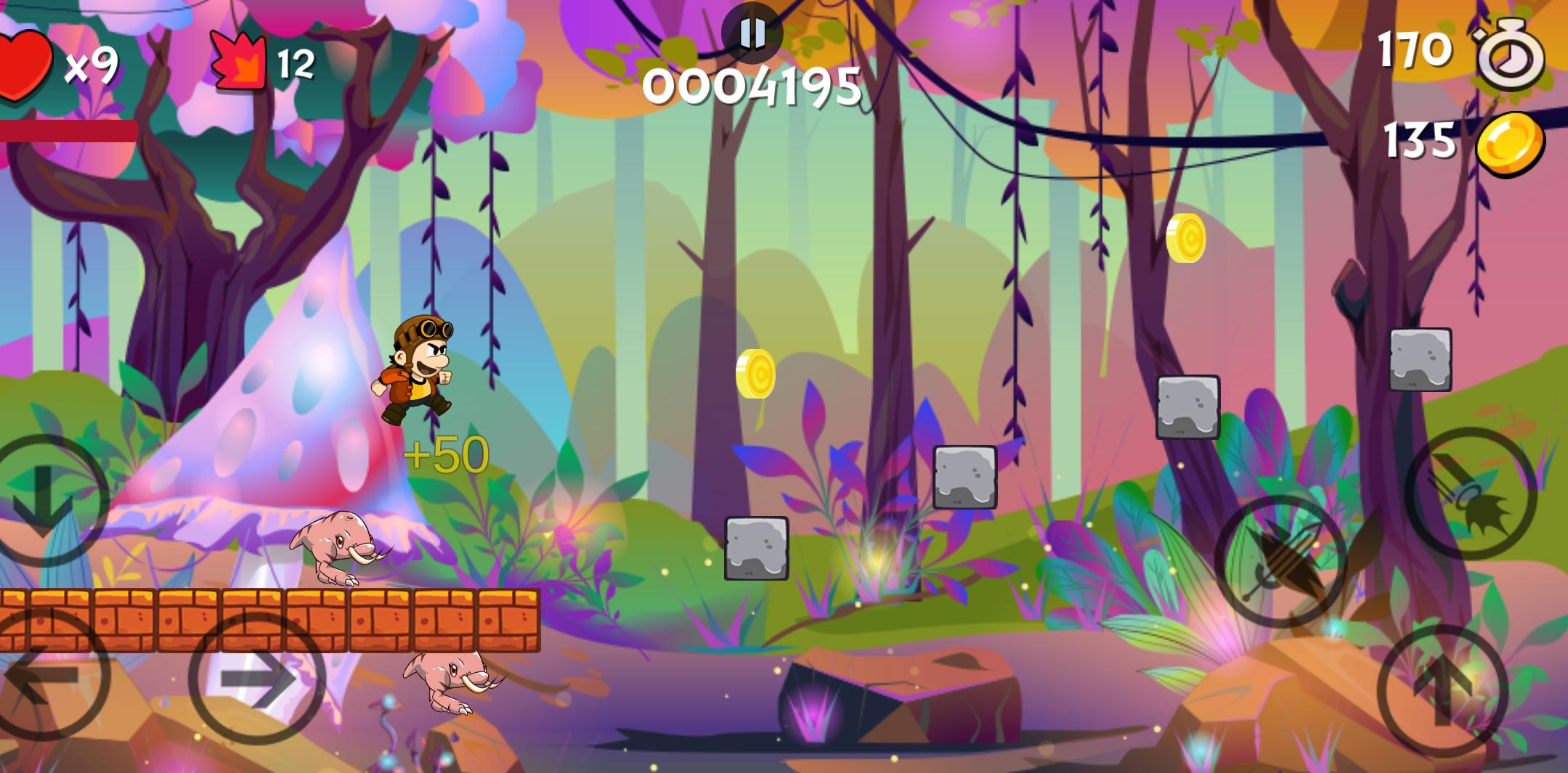Jump using the up arrow button

(1442, 690)
